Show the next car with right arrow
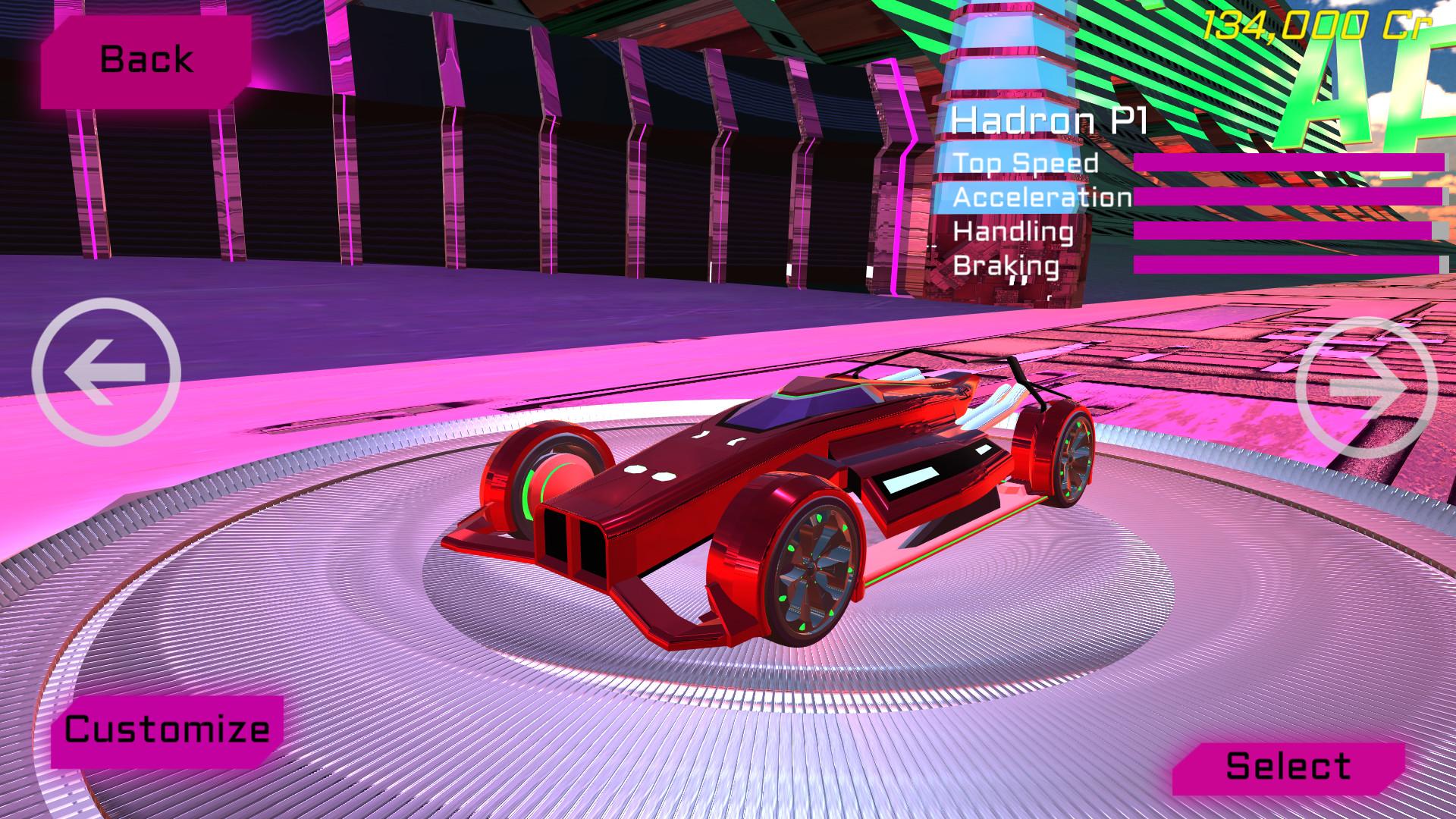This screenshot has height=819, width=1456. 1366,388
